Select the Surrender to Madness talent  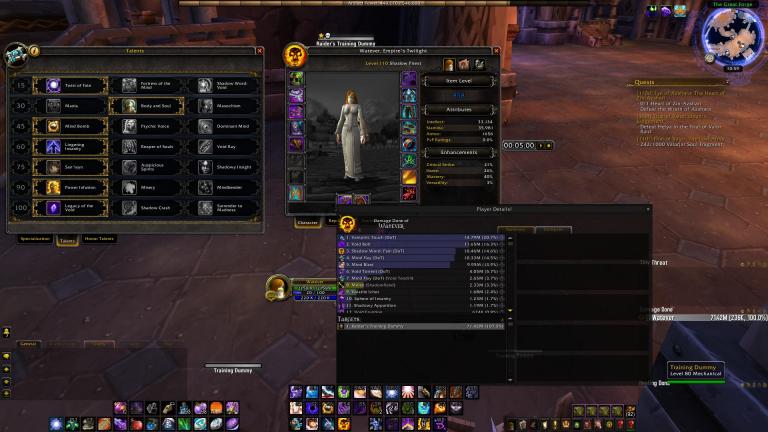205,207
